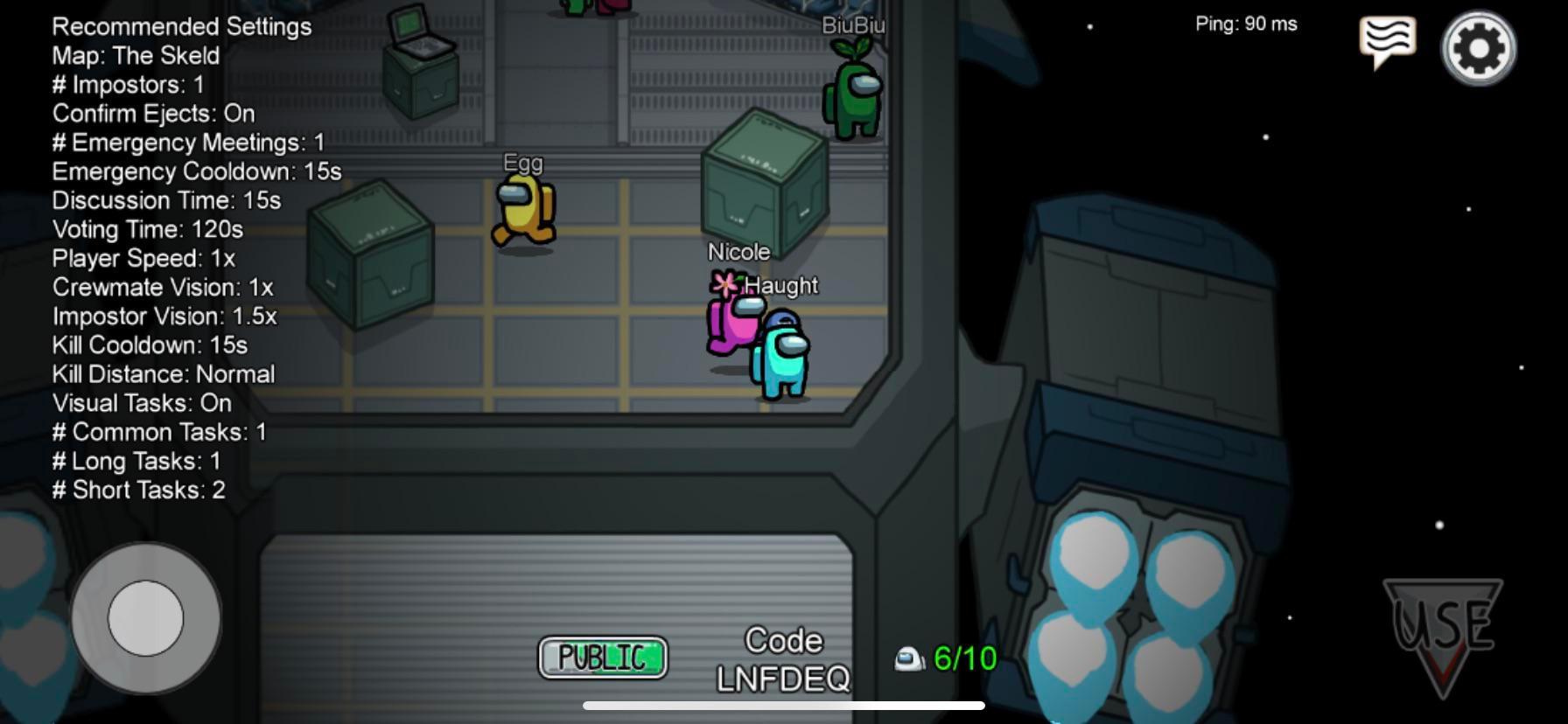Image resolution: width=1568 pixels, height=724 pixels.
Task: Open the lobby settings gear
Action: tap(1479, 48)
